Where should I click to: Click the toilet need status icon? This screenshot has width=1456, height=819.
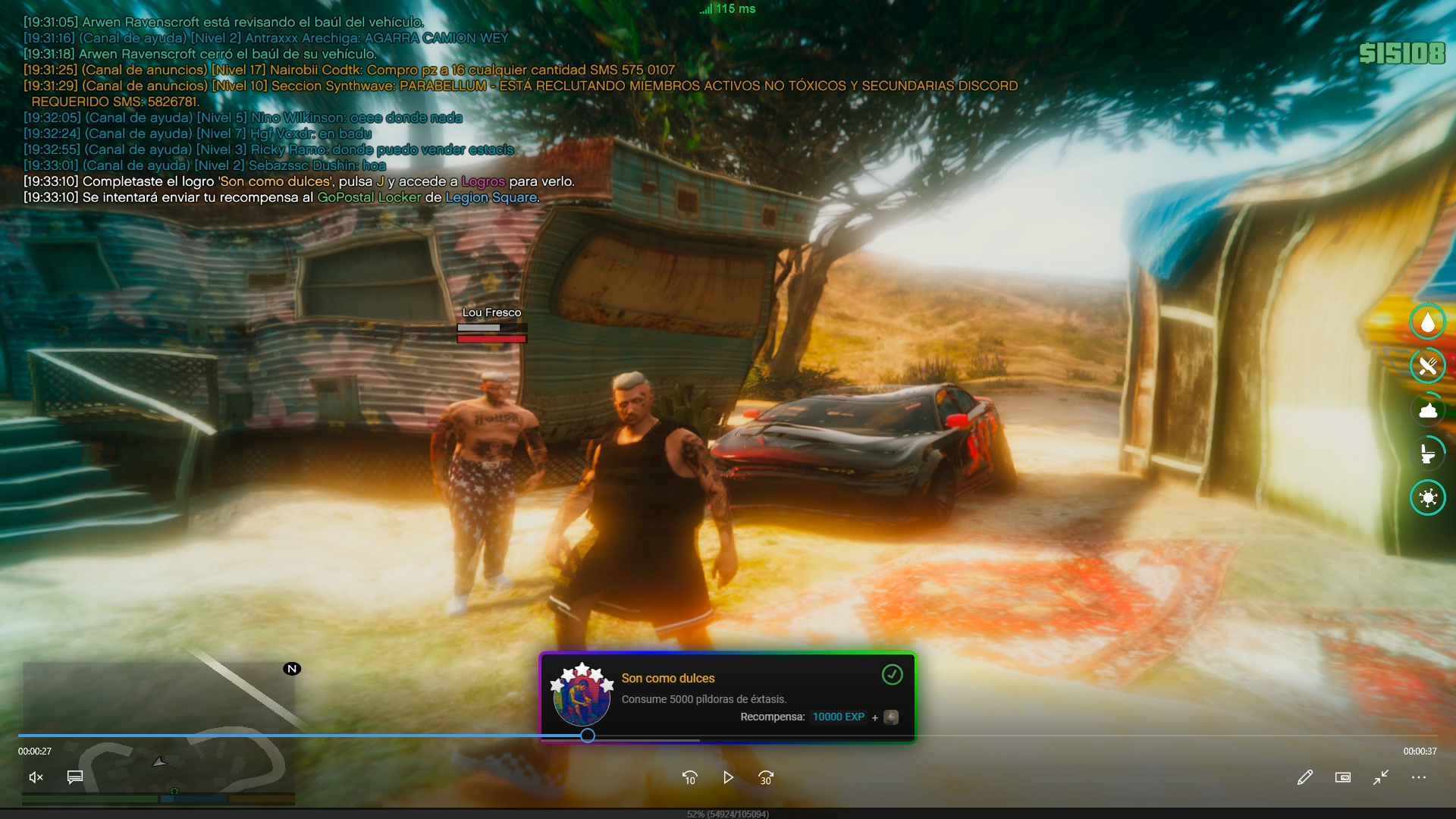click(1428, 453)
